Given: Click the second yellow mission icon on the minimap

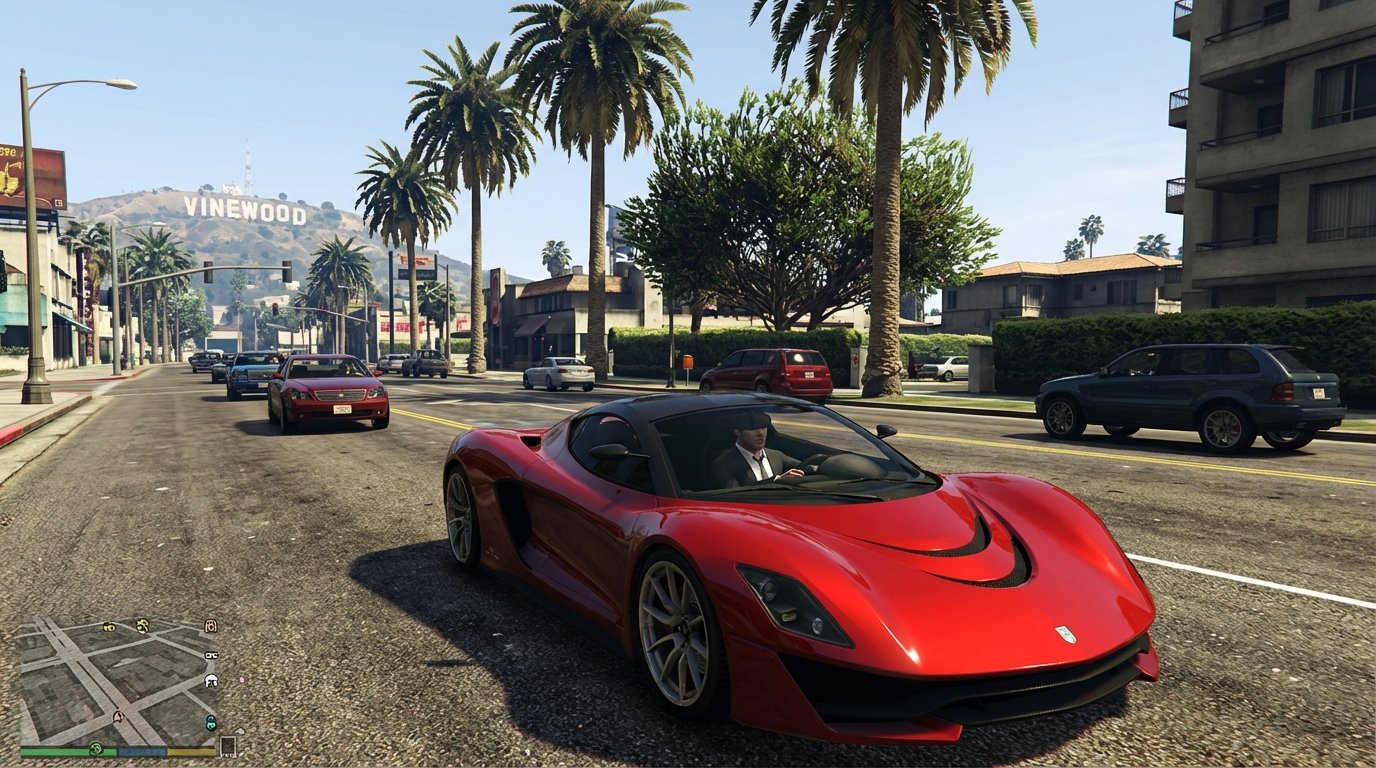Looking at the screenshot, I should 142,624.
